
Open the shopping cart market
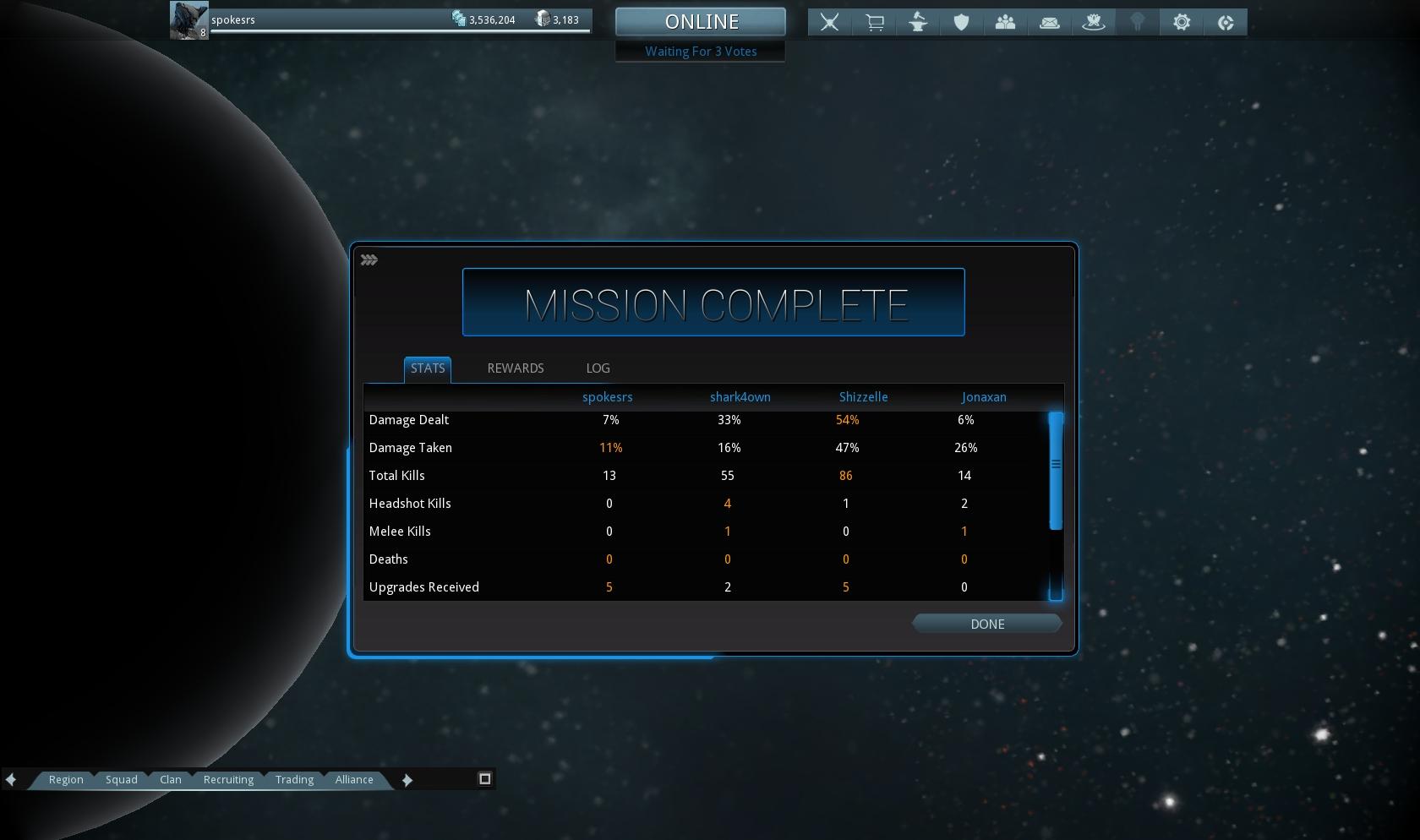[874, 23]
